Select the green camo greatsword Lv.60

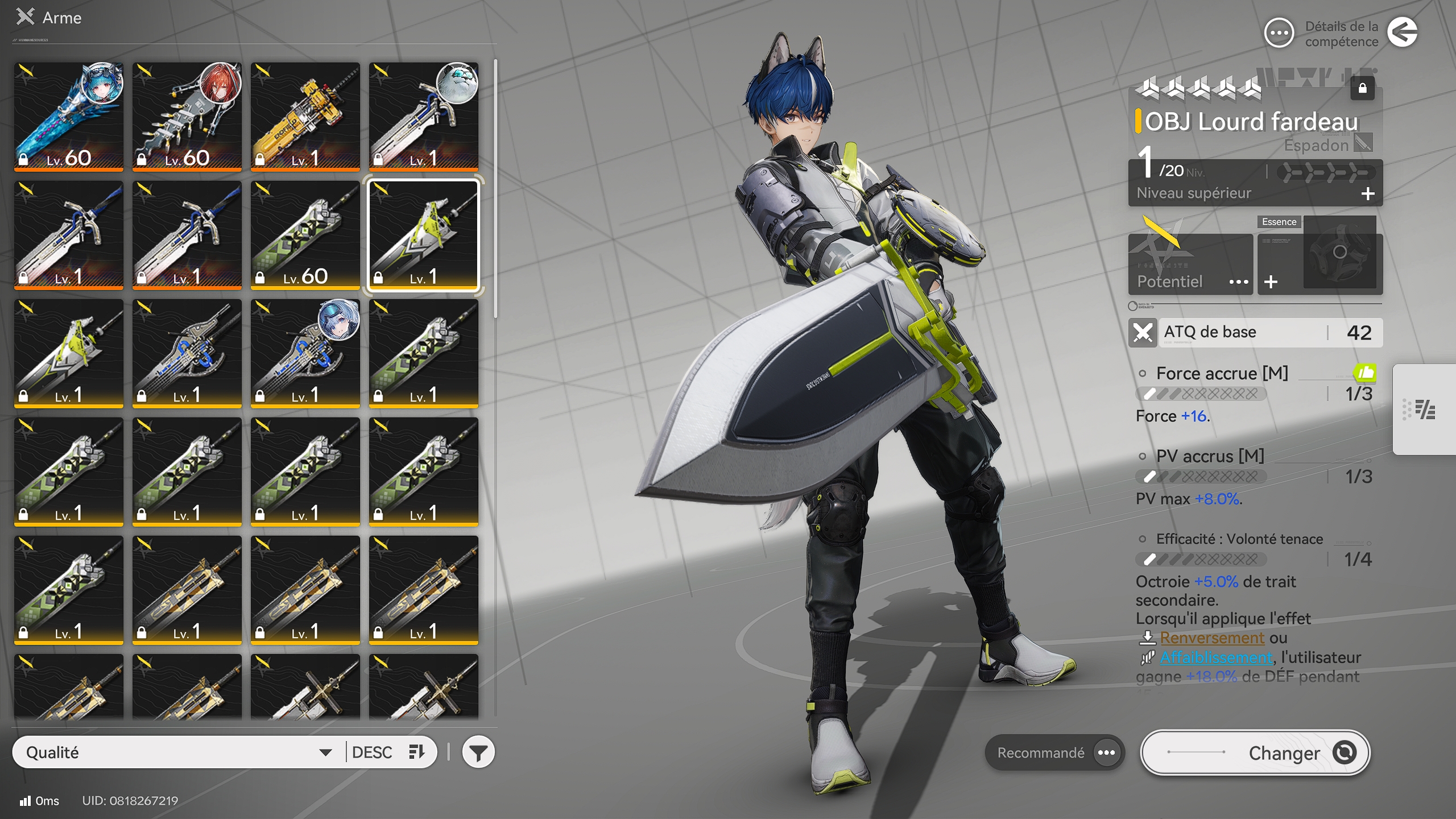coord(305,235)
